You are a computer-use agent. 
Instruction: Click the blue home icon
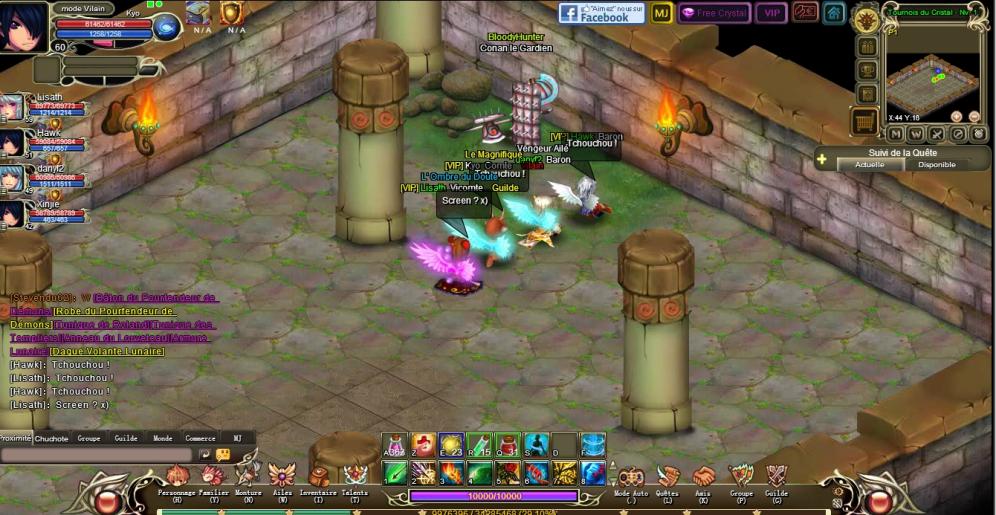tap(834, 13)
